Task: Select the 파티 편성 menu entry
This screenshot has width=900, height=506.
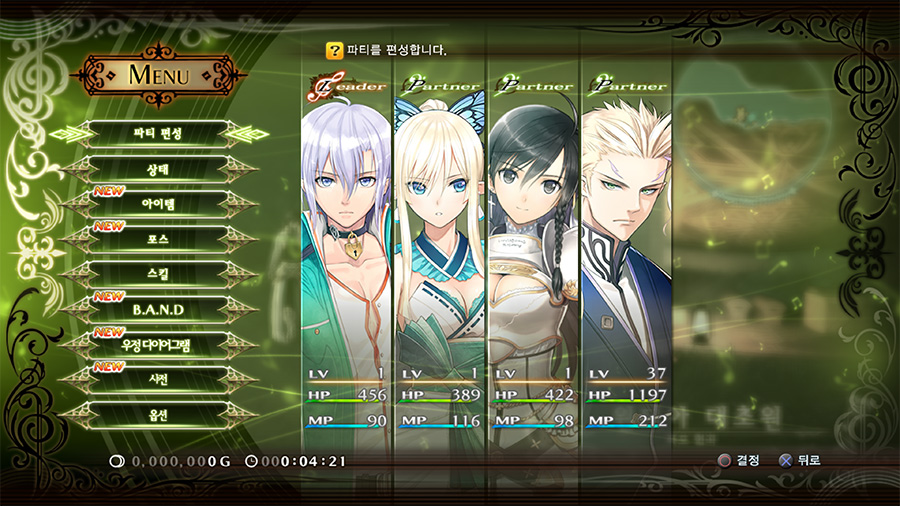Action: click(x=158, y=133)
